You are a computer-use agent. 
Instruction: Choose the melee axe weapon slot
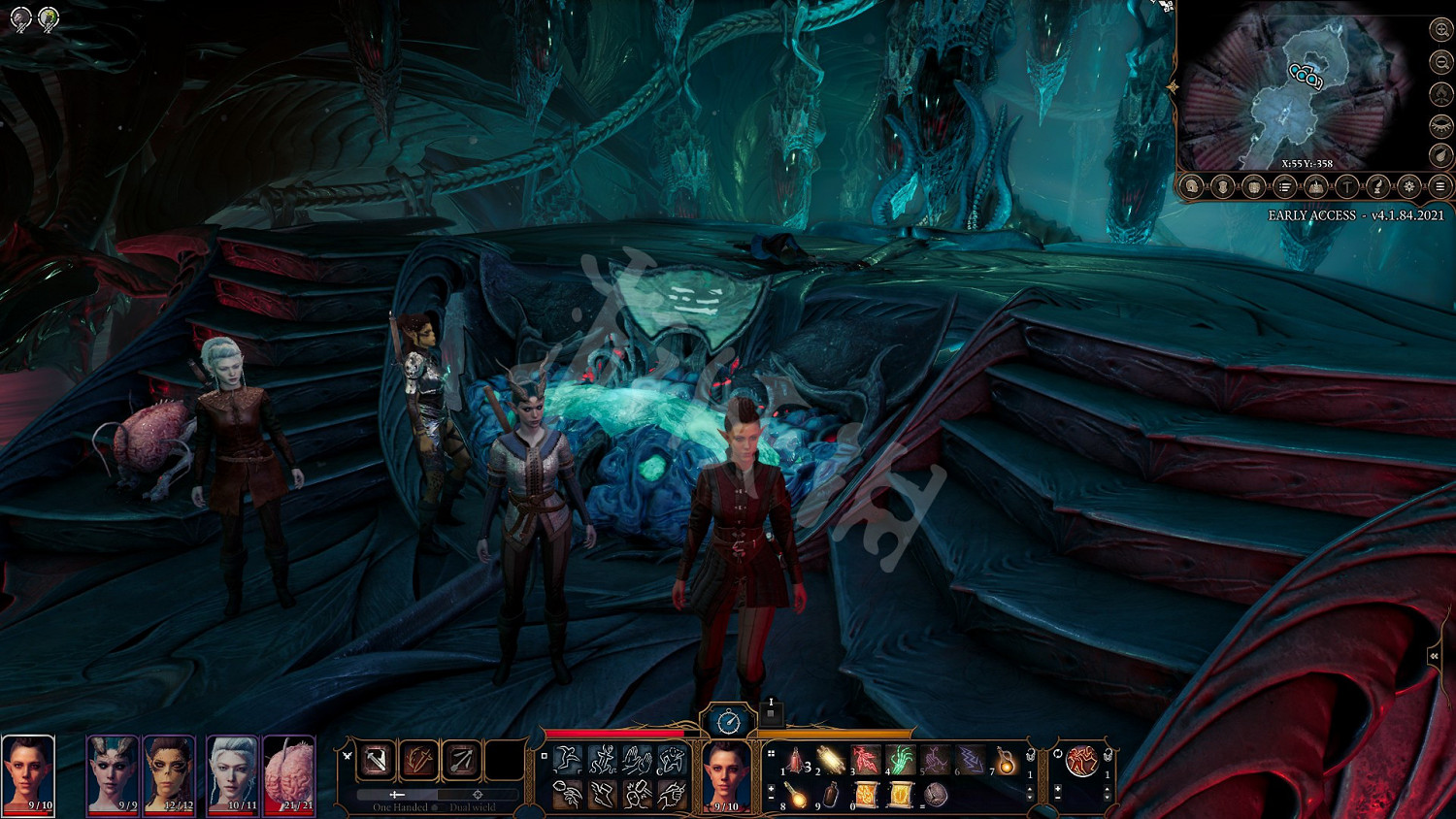pos(376,761)
